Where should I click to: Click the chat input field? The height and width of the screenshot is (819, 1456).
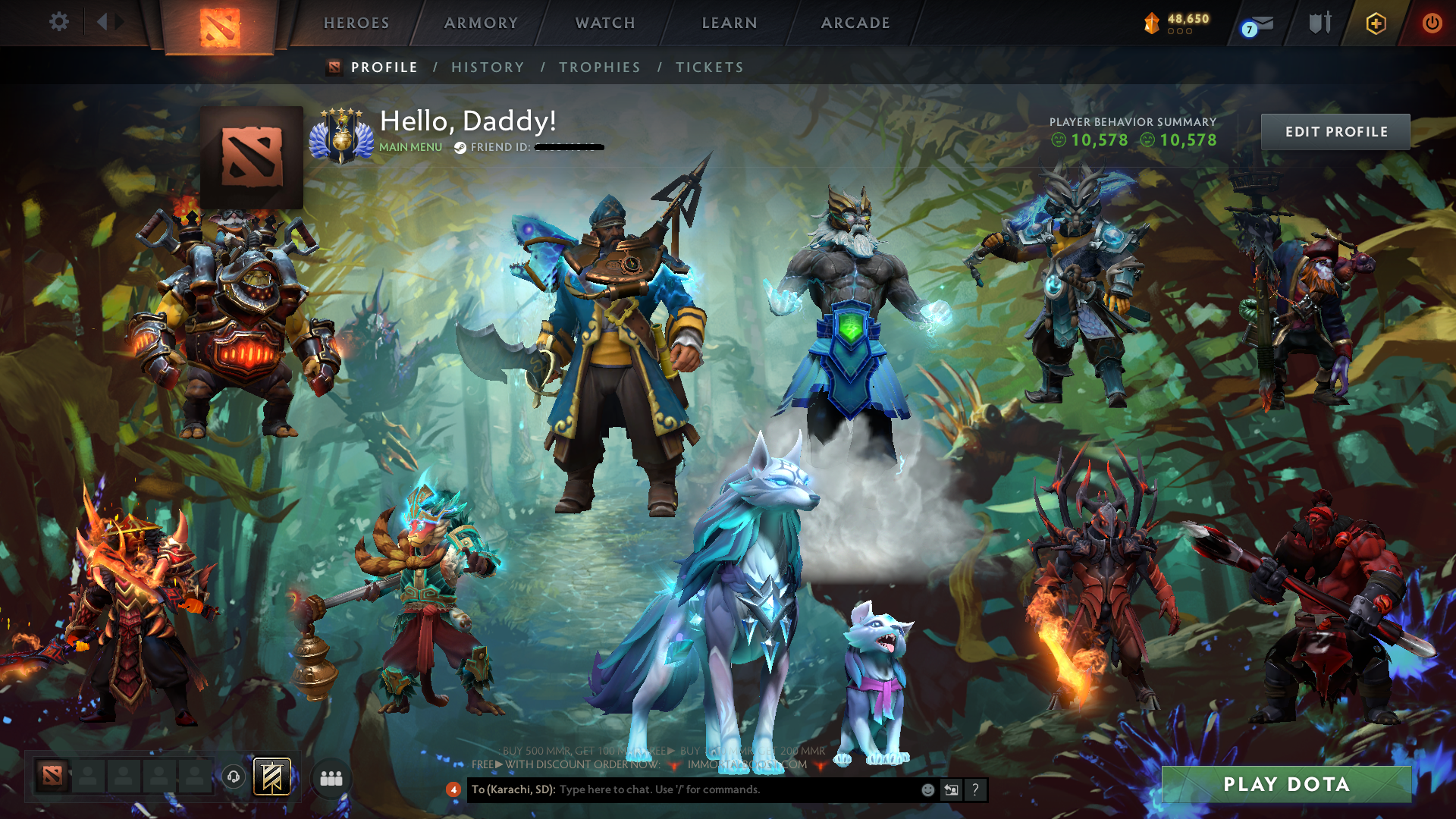[x=682, y=789]
